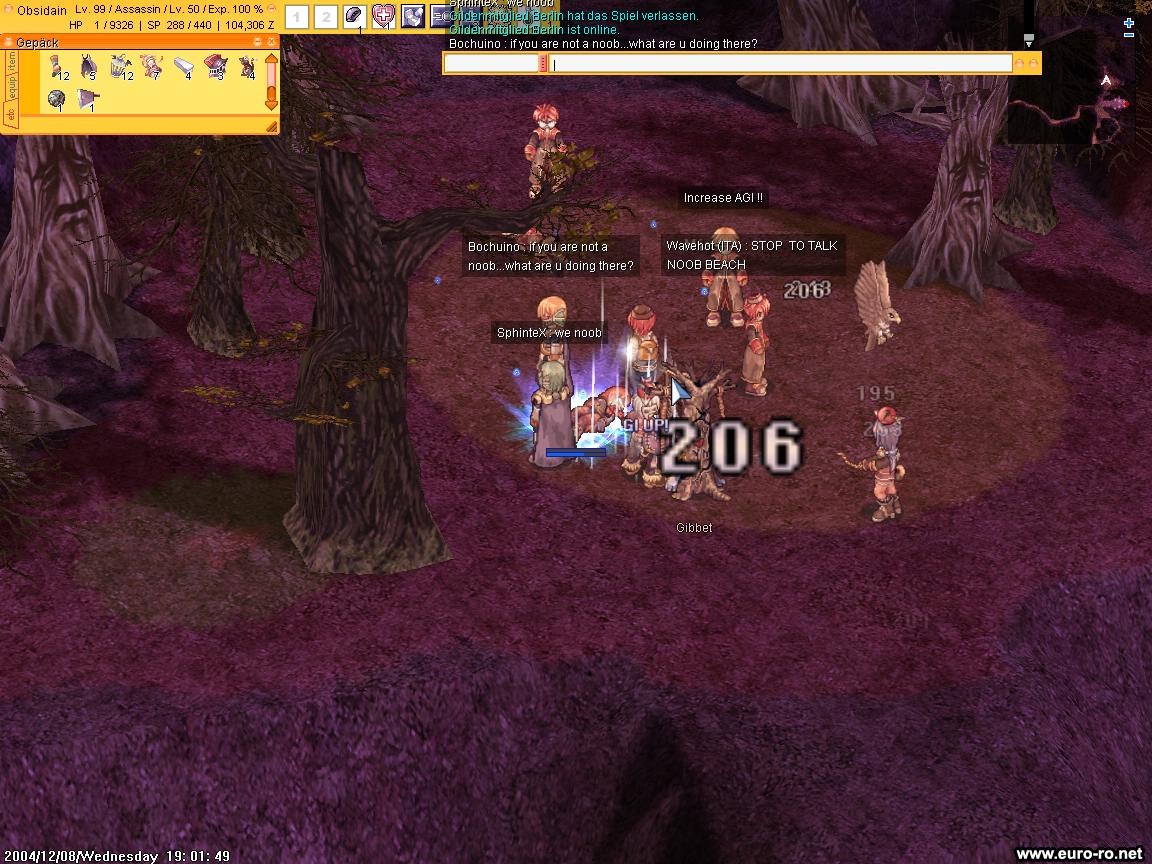Use the pink heart skill on hotbar
The image size is (1152, 864).
(x=383, y=16)
